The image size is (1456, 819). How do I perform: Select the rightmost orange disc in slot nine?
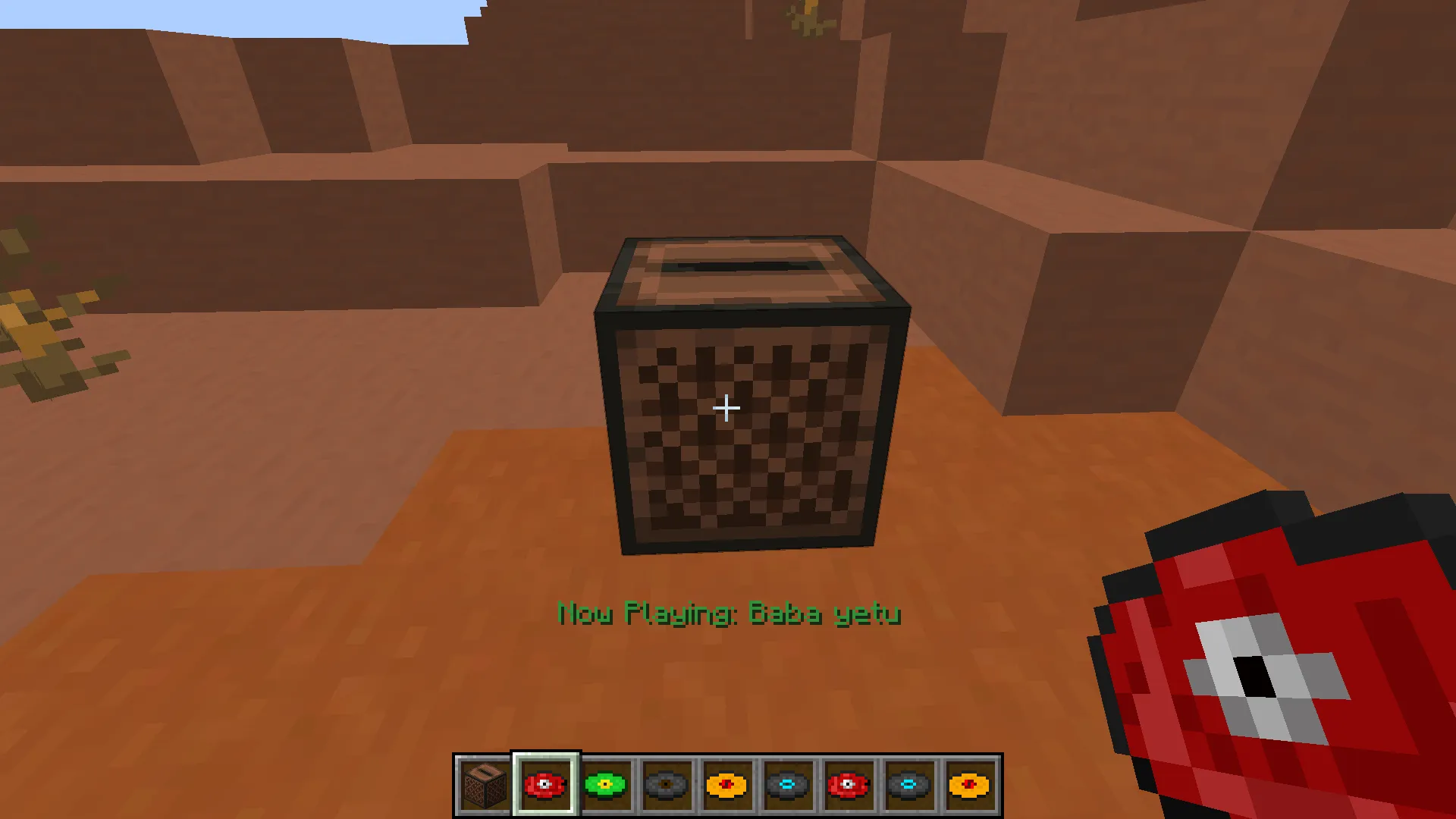point(968,785)
